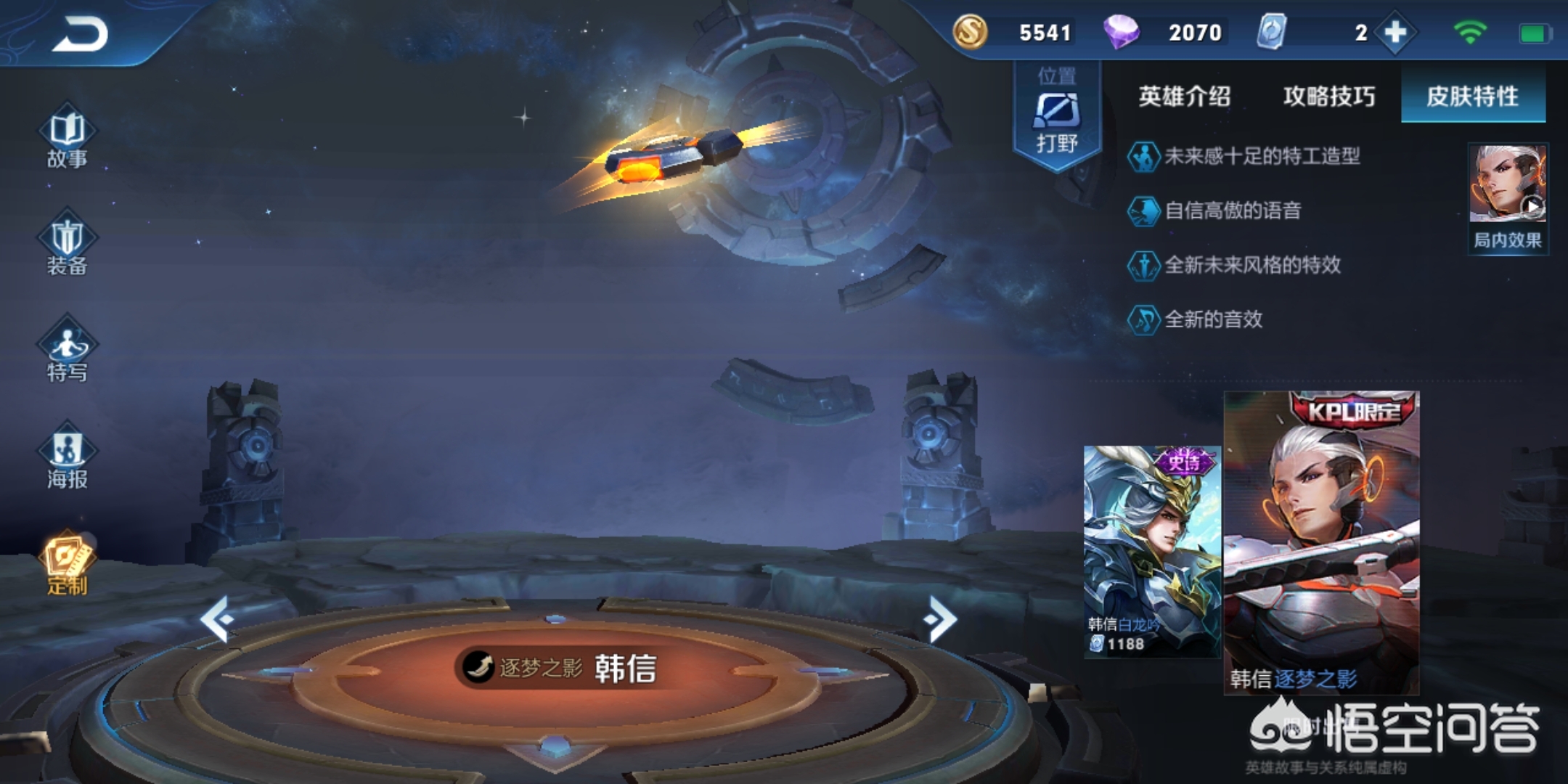Show the next hero with right arrow
Image resolution: width=1568 pixels, height=784 pixels.
coord(941,618)
